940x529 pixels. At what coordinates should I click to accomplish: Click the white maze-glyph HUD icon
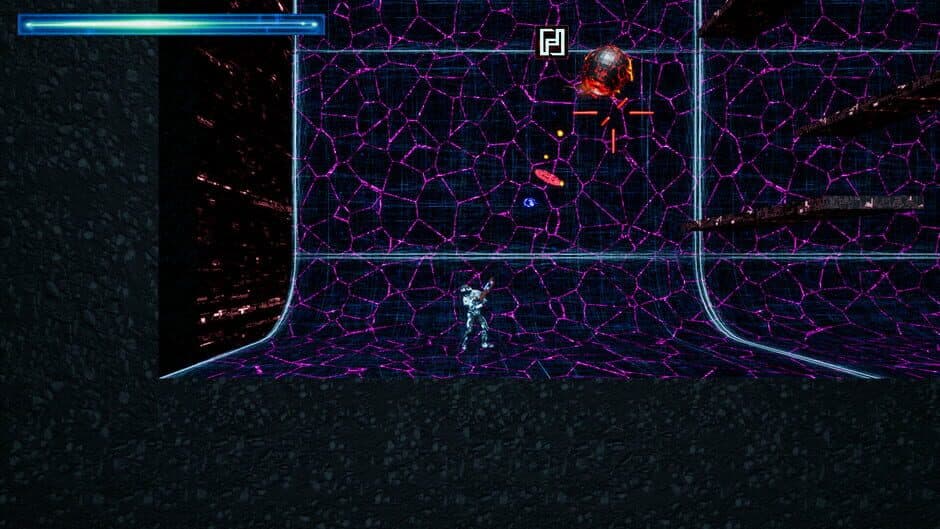click(x=552, y=42)
